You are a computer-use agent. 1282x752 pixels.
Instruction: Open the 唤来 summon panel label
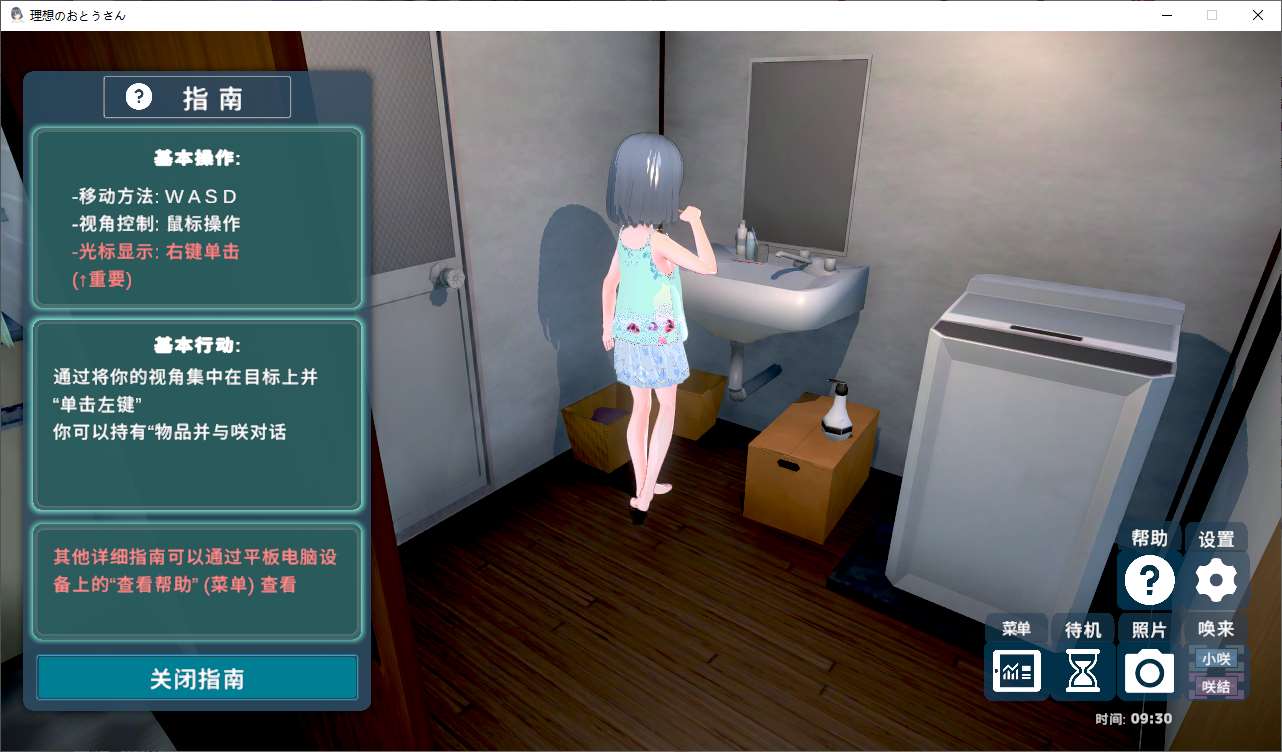(x=1216, y=629)
